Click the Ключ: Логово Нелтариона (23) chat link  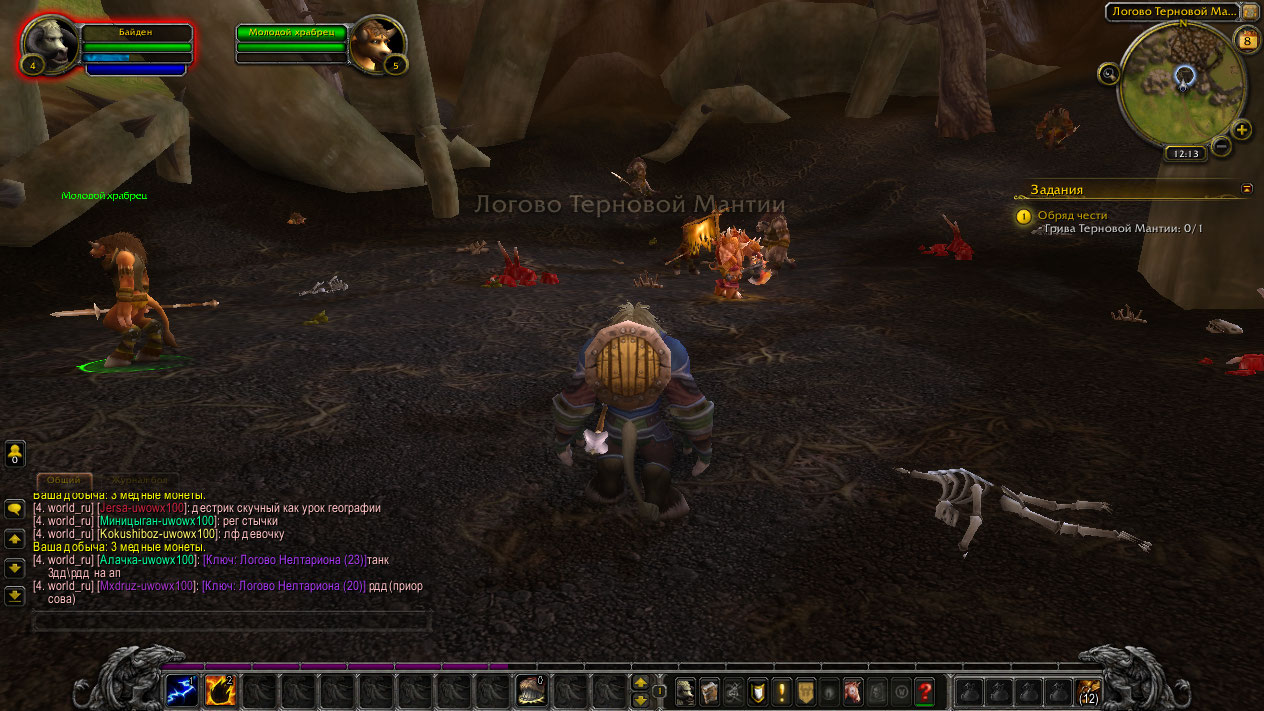tap(284, 560)
